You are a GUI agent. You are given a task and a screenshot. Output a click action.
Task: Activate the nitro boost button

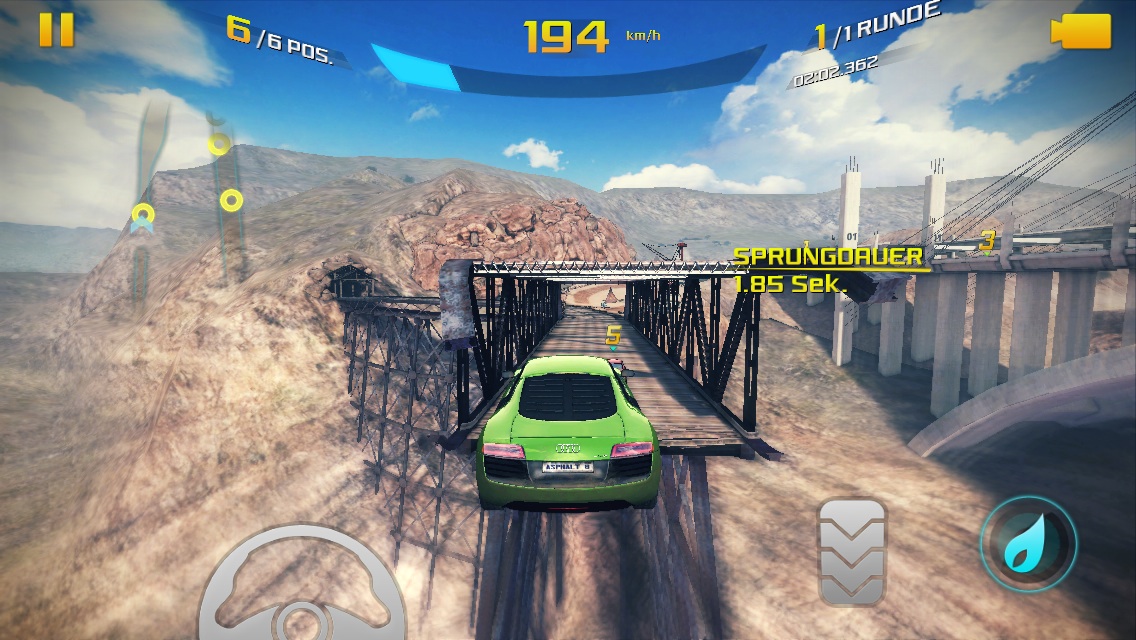1027,545
